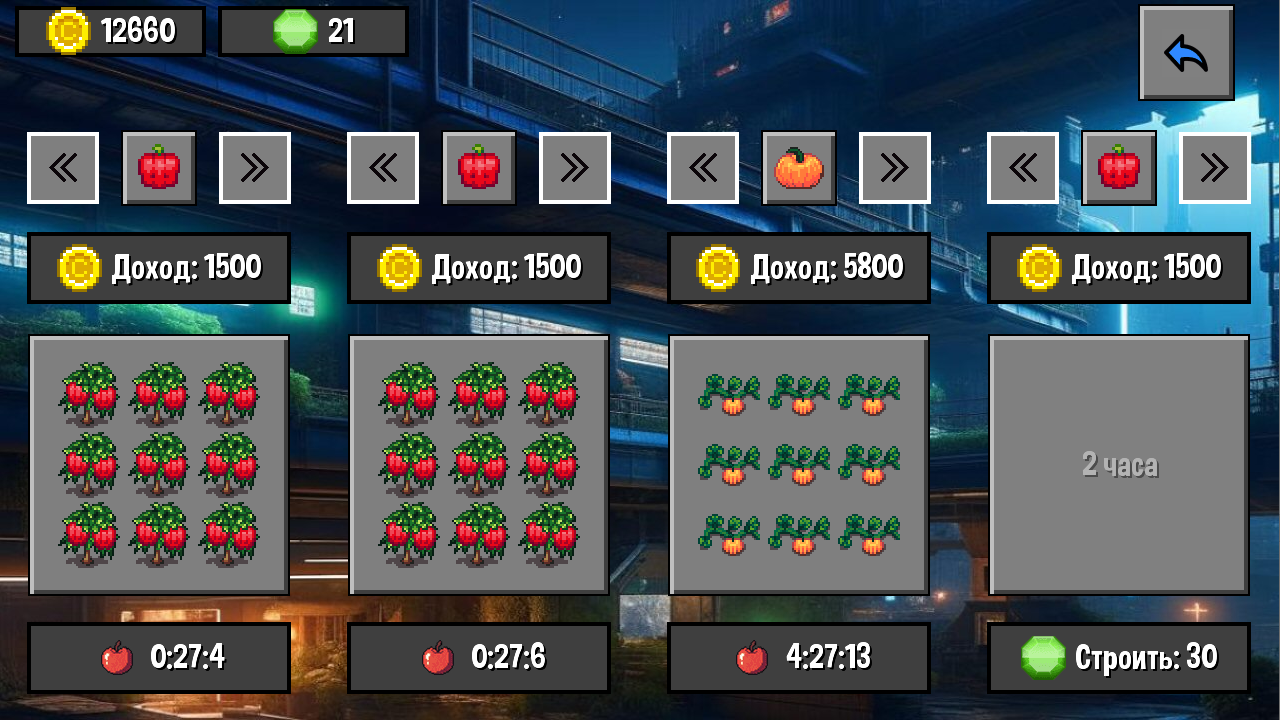Viewport: 1280px width, 720px height.
Task: Click the back arrow in the top right corner
Action: (x=1186, y=52)
